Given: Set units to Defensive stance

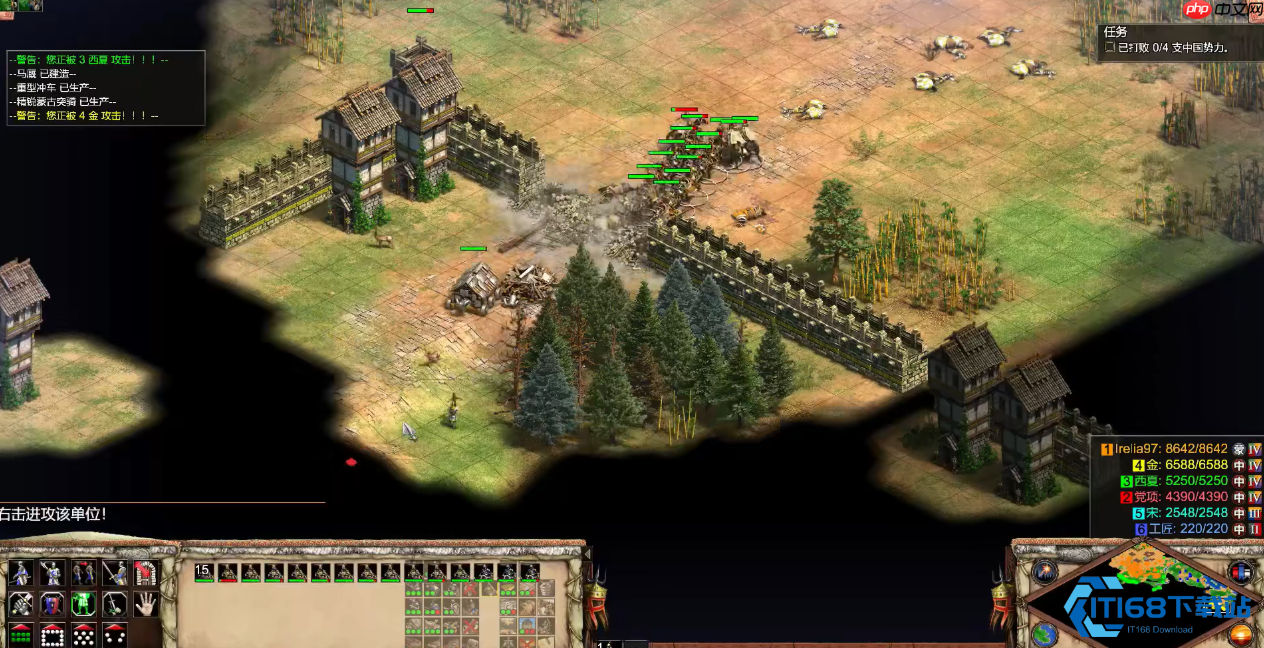Looking at the screenshot, I should coord(52,573).
